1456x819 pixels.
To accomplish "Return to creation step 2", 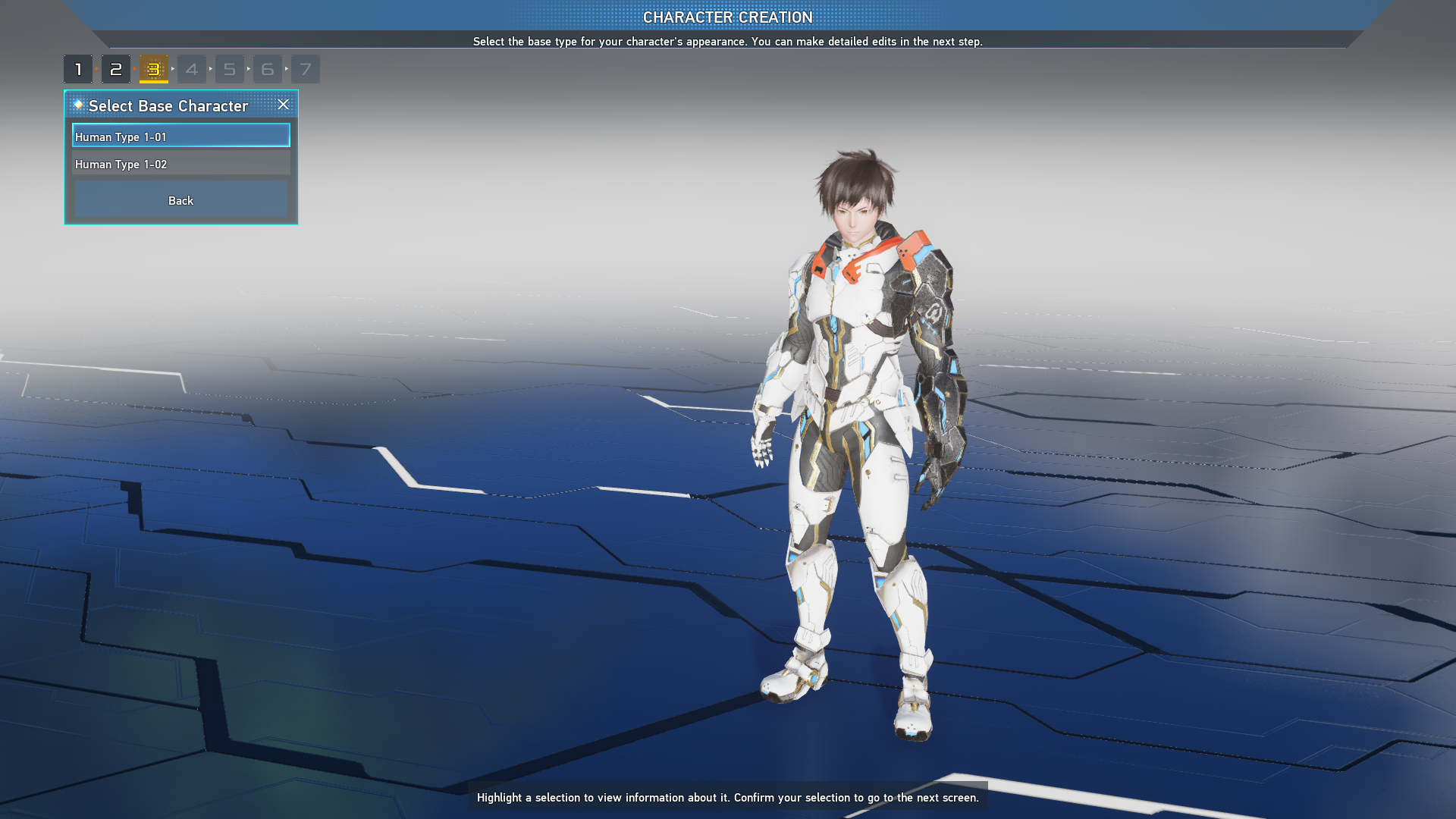I will click(x=116, y=69).
